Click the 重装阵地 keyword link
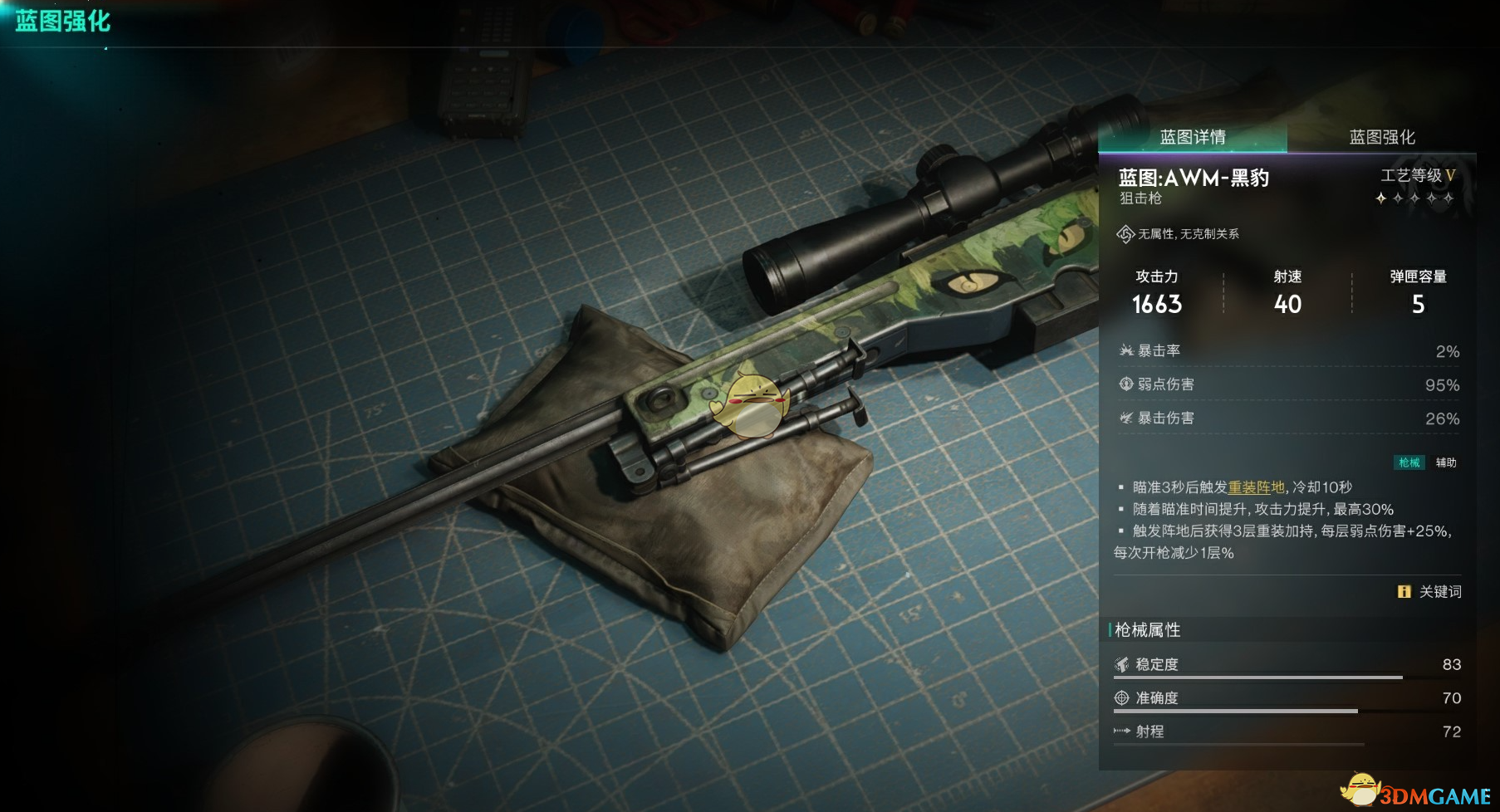1500x812 pixels. pyautogui.click(x=1256, y=487)
